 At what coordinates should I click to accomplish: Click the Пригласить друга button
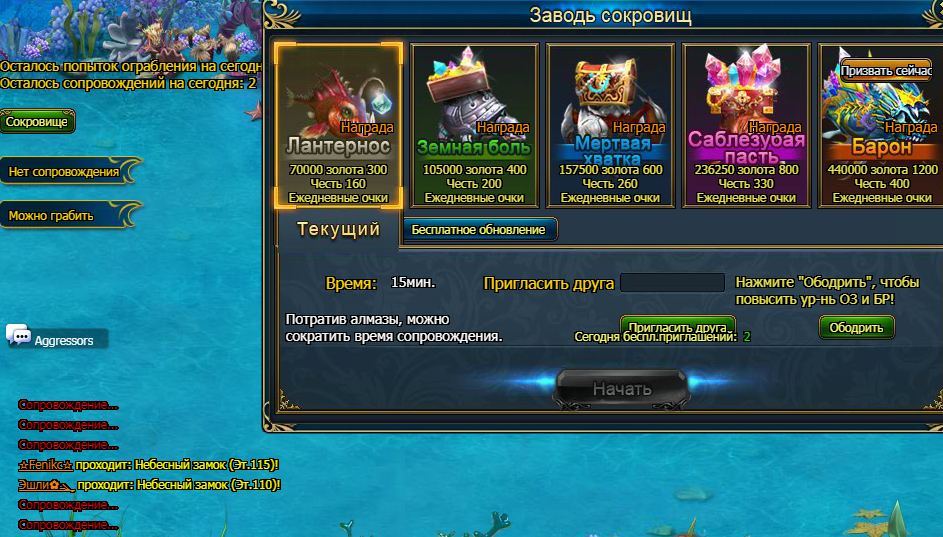point(677,326)
